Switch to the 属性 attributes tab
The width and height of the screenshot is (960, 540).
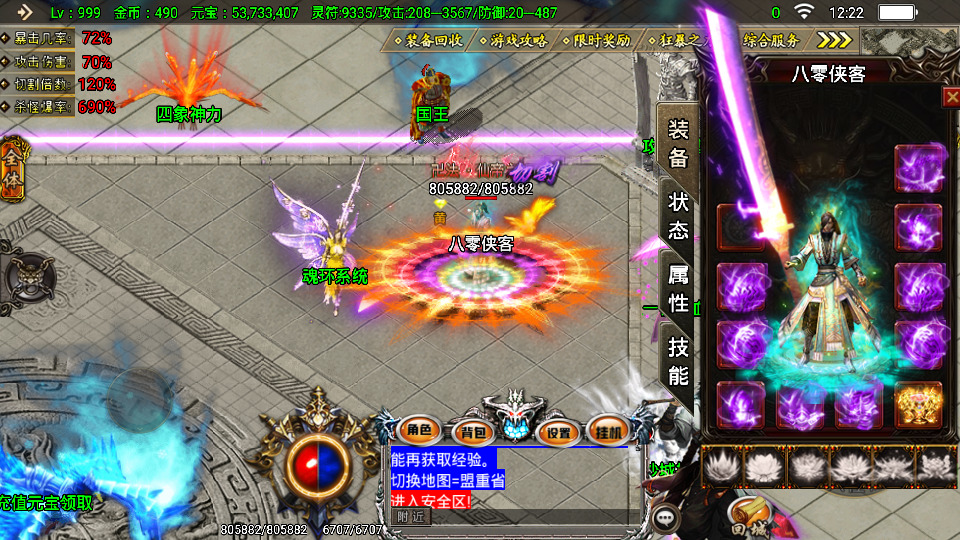coord(678,288)
